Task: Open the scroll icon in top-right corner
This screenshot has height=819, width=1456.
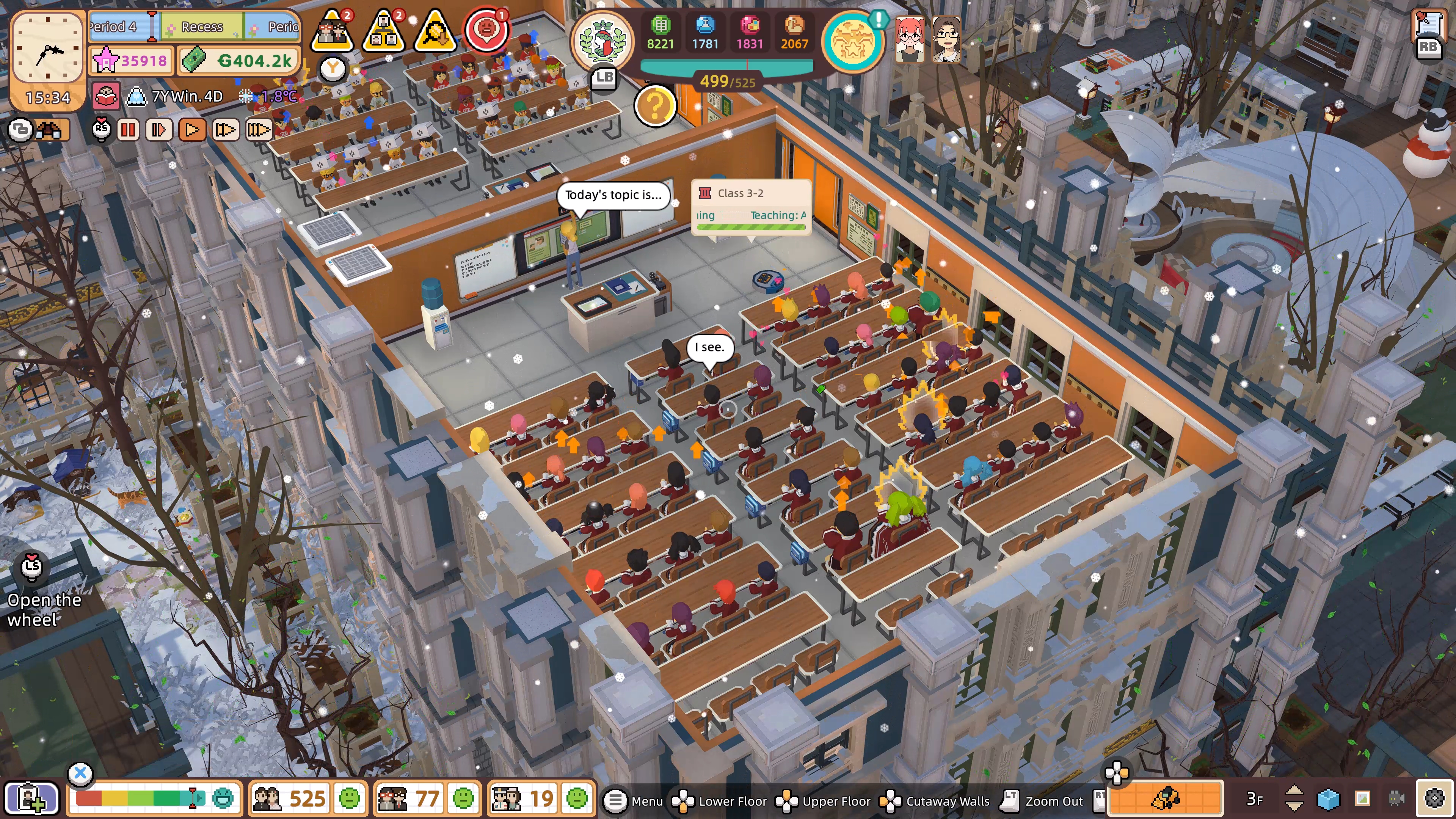Action: (x=1428, y=25)
